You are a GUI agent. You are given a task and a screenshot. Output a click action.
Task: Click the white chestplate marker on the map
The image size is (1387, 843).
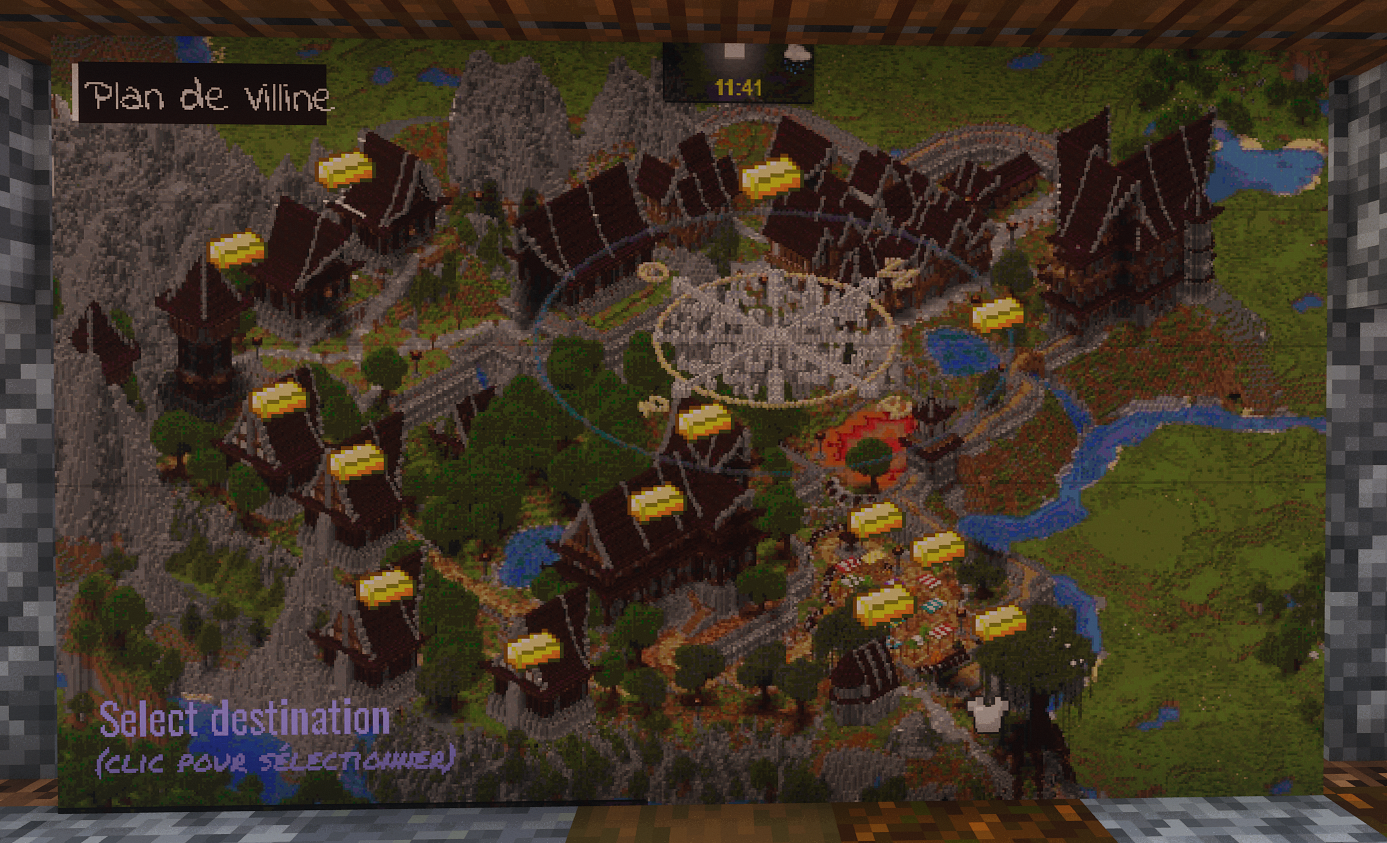click(985, 714)
